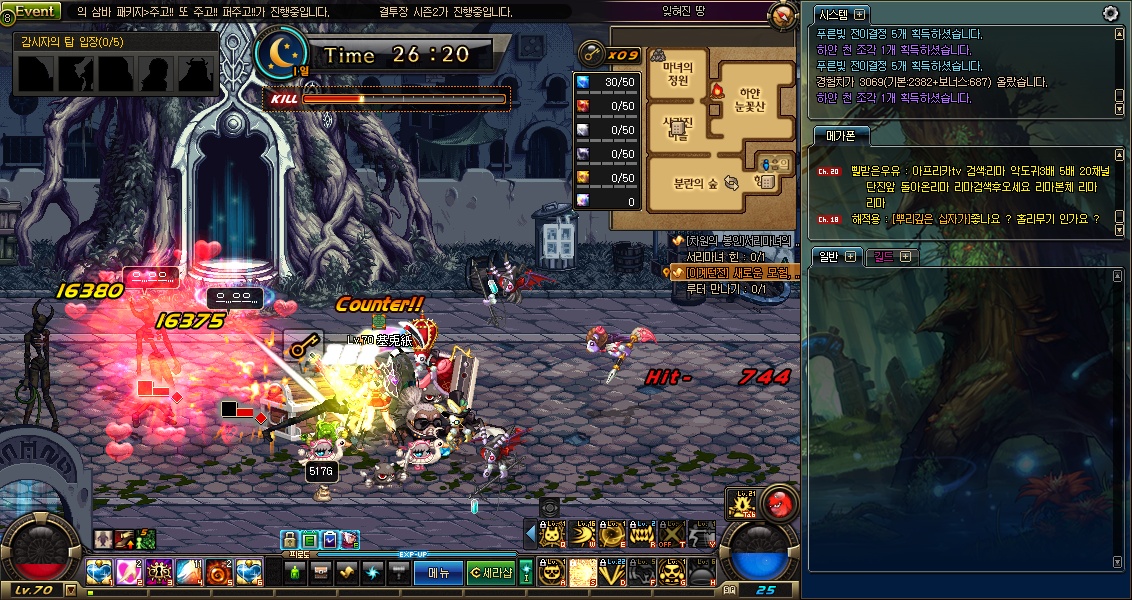Use the blue heart item in quickslot 1
Image resolution: width=1132 pixels, height=600 pixels.
pyautogui.click(x=99, y=573)
